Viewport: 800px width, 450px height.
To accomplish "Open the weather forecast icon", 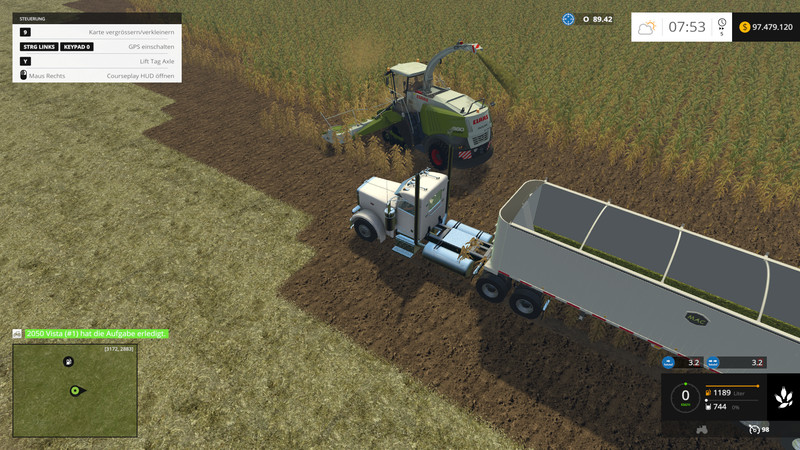I will click(647, 27).
